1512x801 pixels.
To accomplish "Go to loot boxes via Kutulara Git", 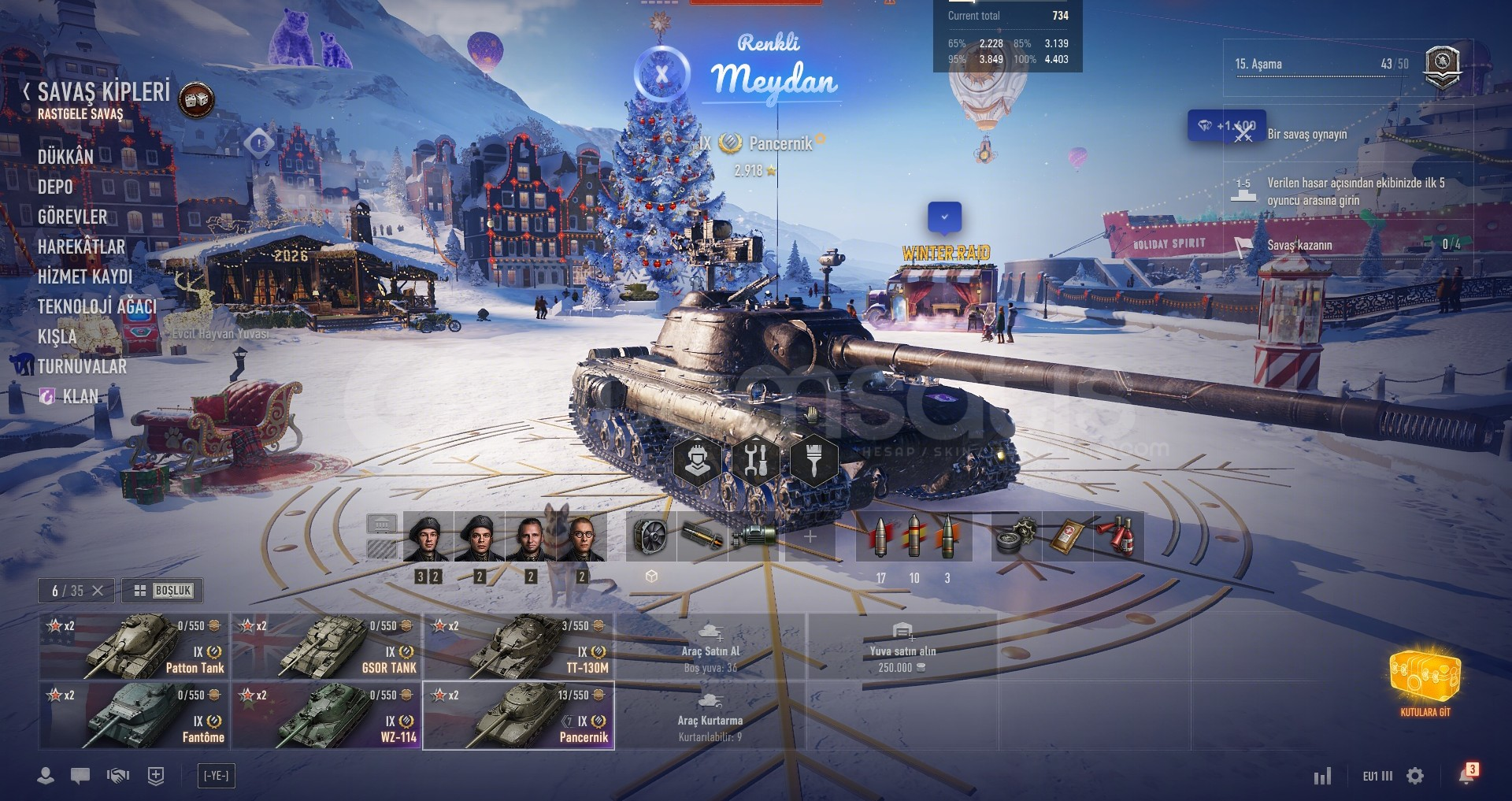I will [x=1425, y=683].
